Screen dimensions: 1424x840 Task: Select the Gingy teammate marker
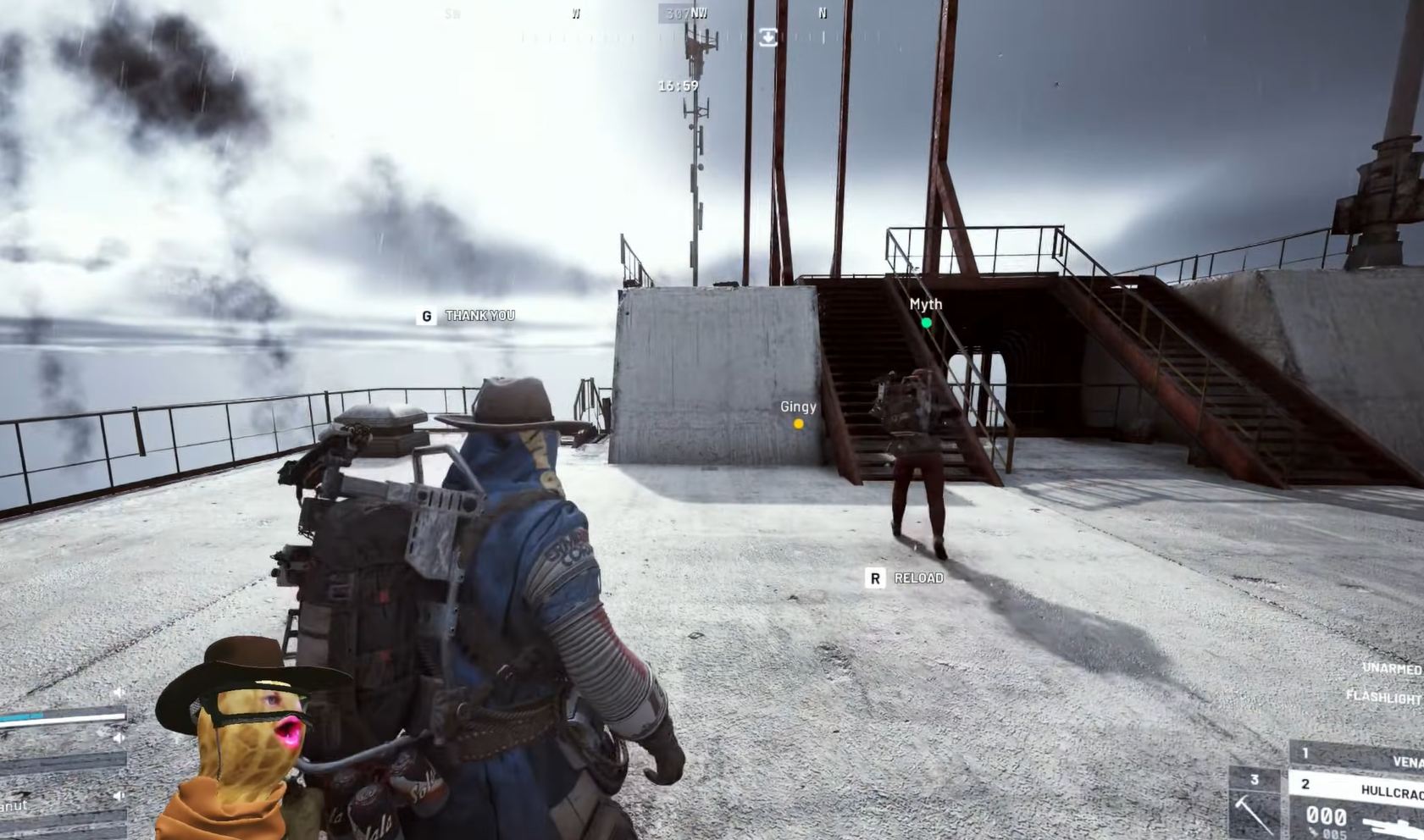pos(798,423)
